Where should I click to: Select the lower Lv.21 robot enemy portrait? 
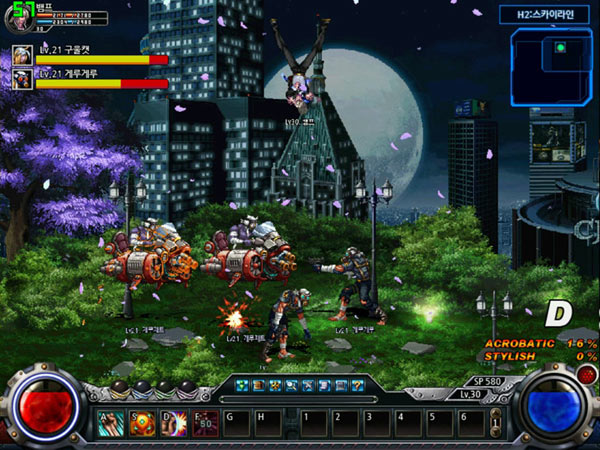(22, 80)
